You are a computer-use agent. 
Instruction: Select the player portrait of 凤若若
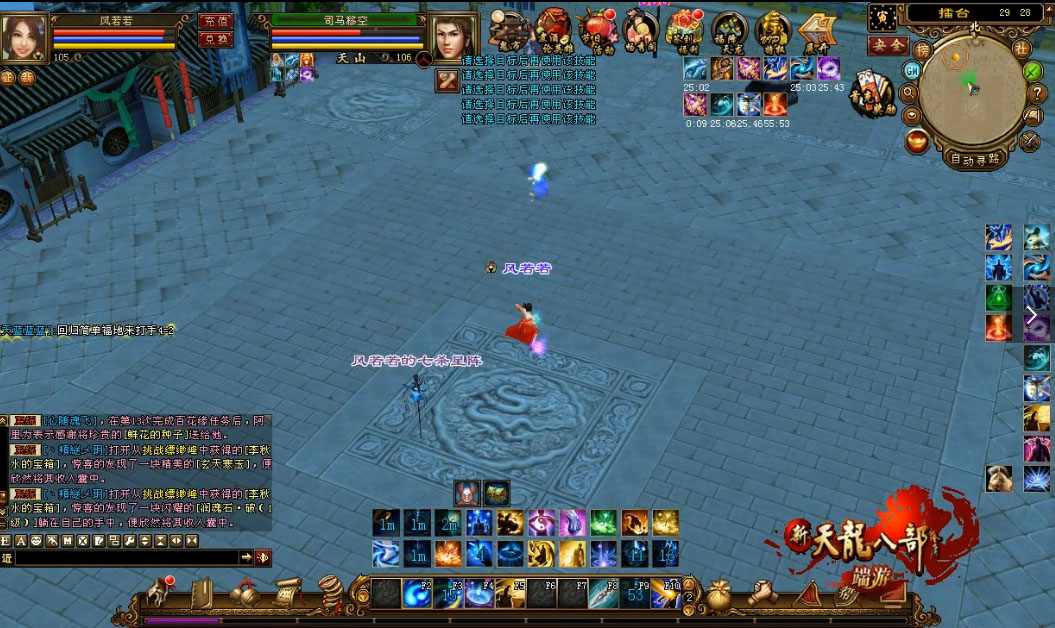point(23,38)
